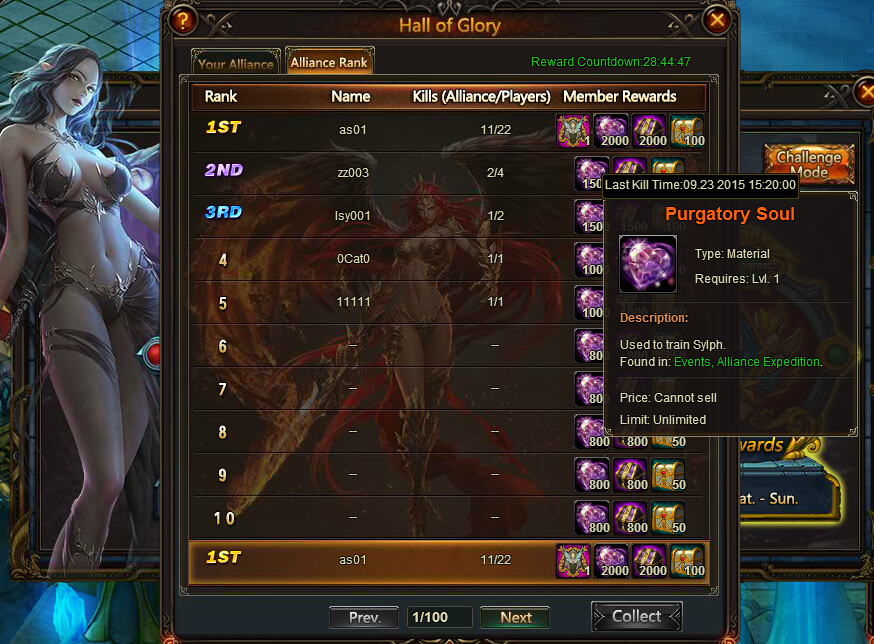Open Challenge Mode

tap(808, 164)
